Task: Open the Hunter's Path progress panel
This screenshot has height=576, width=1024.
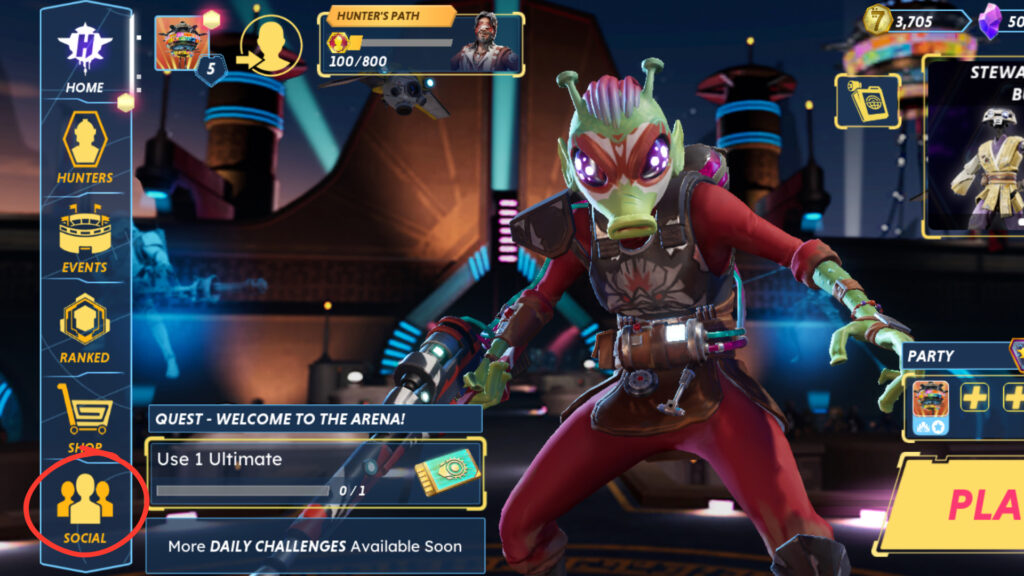Action: tap(420, 43)
